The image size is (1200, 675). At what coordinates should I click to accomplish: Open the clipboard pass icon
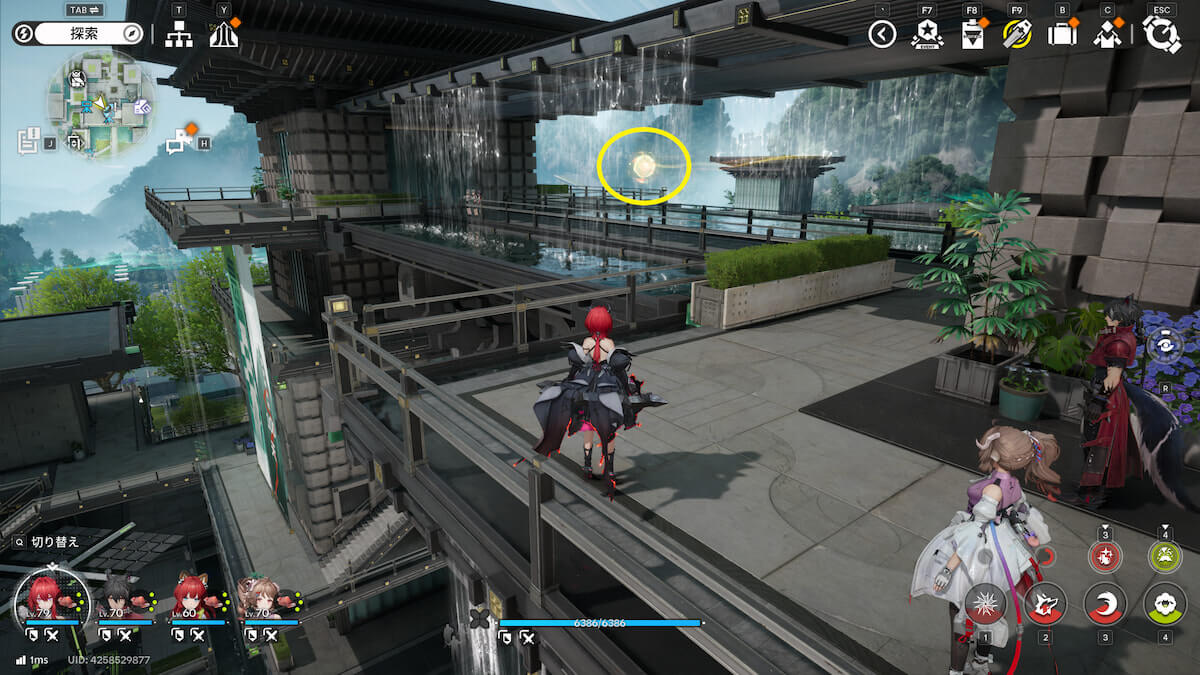tap(971, 35)
